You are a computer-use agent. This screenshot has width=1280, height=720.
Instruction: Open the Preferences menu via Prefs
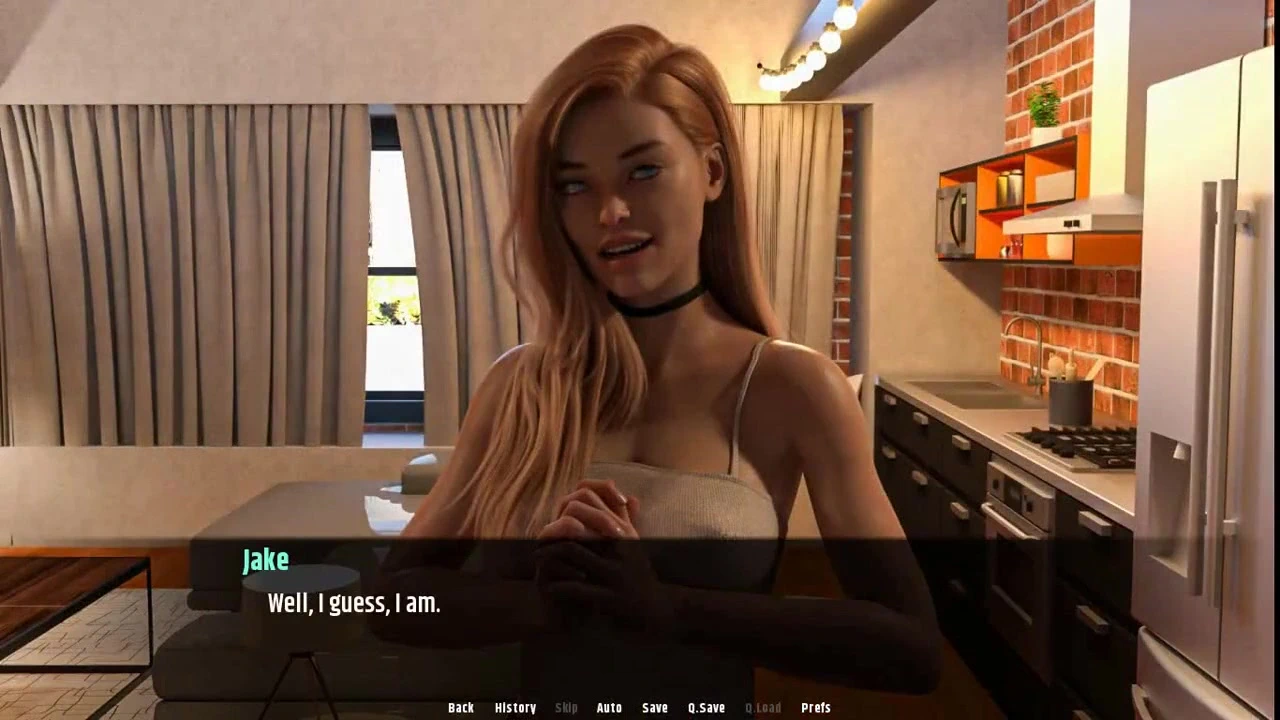click(x=816, y=707)
